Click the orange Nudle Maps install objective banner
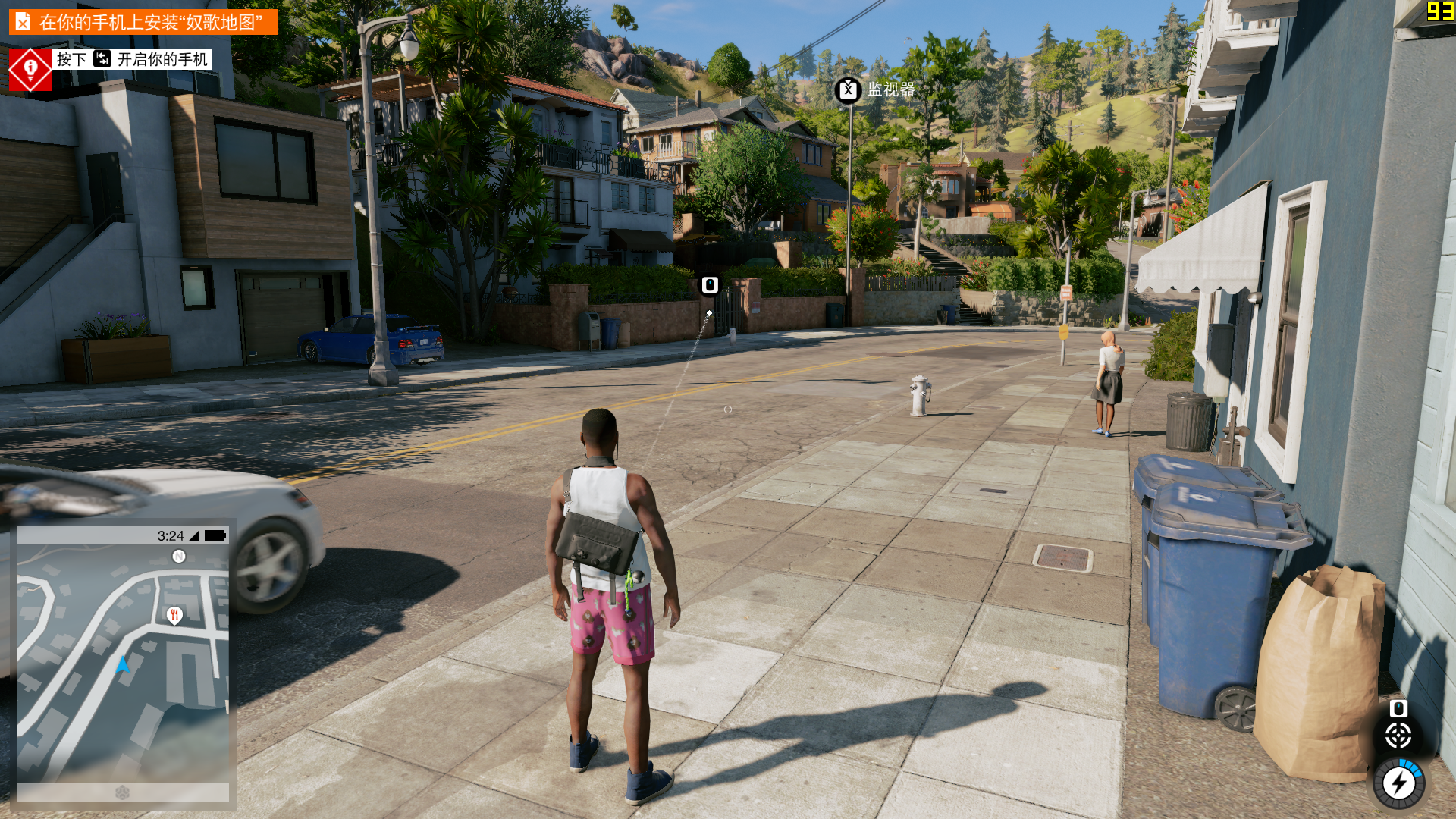Image resolution: width=1456 pixels, height=819 pixels. tap(143, 22)
